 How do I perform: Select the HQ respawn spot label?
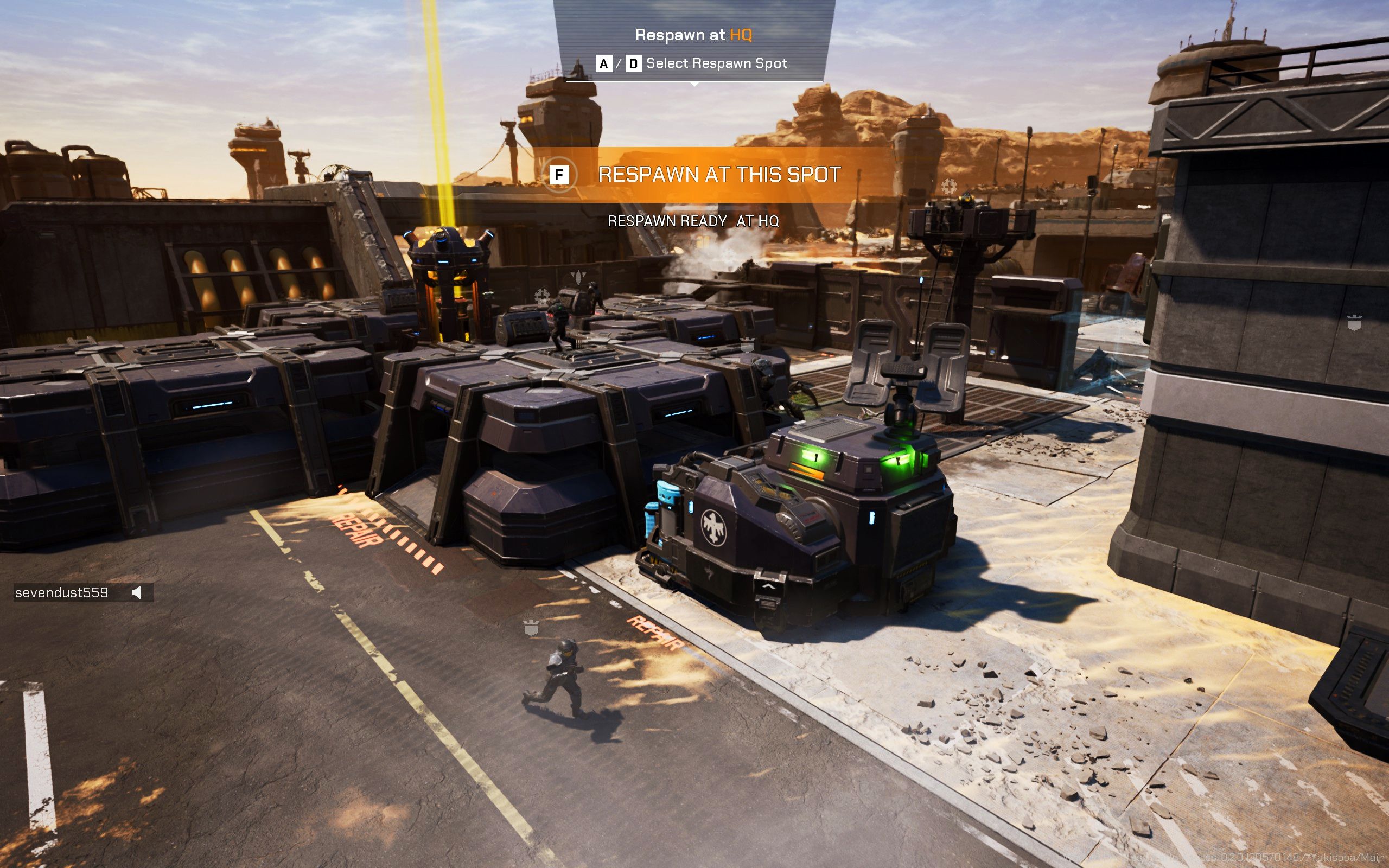point(743,34)
